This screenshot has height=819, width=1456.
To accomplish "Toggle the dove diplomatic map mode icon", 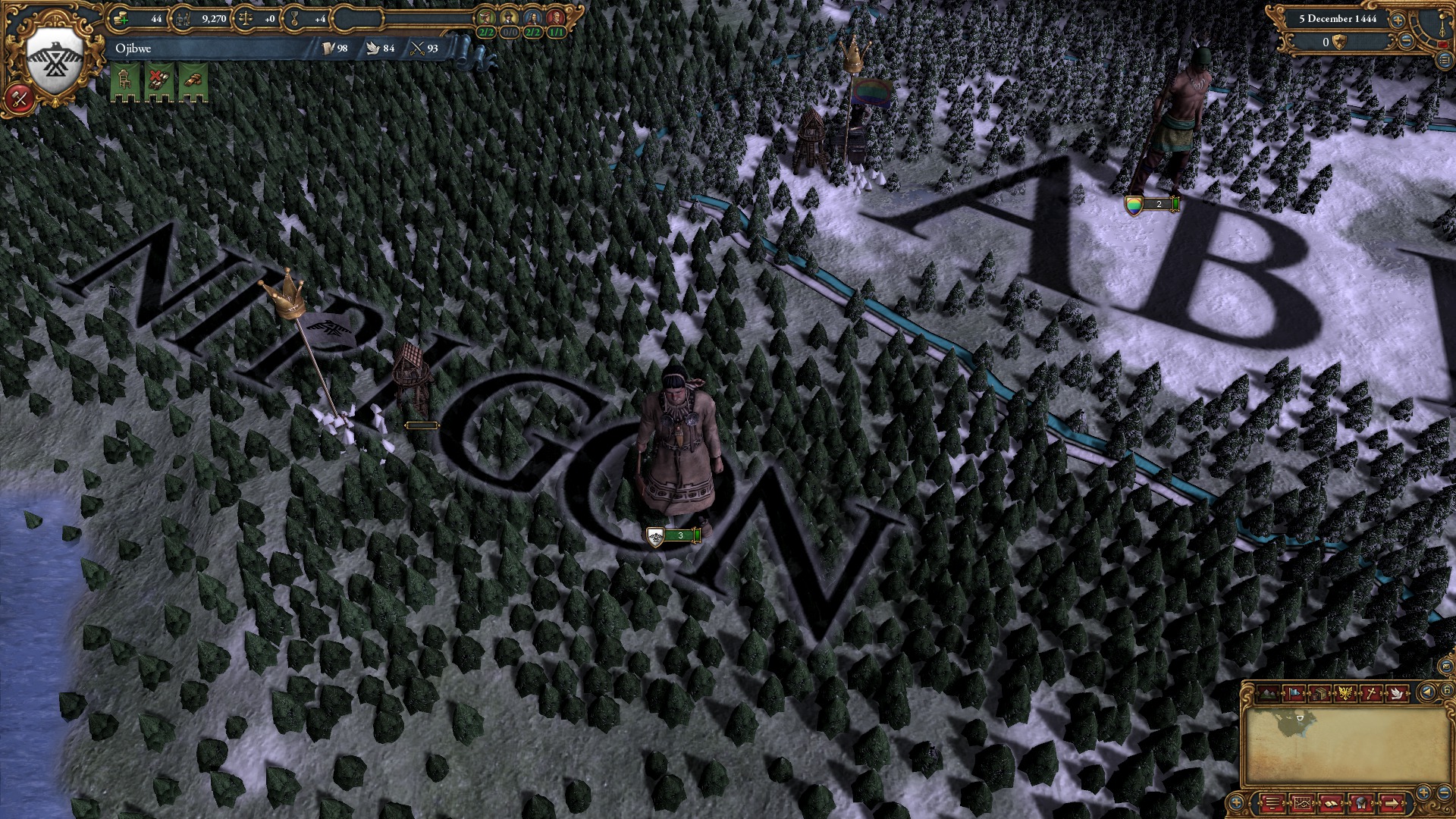I will point(1397,694).
